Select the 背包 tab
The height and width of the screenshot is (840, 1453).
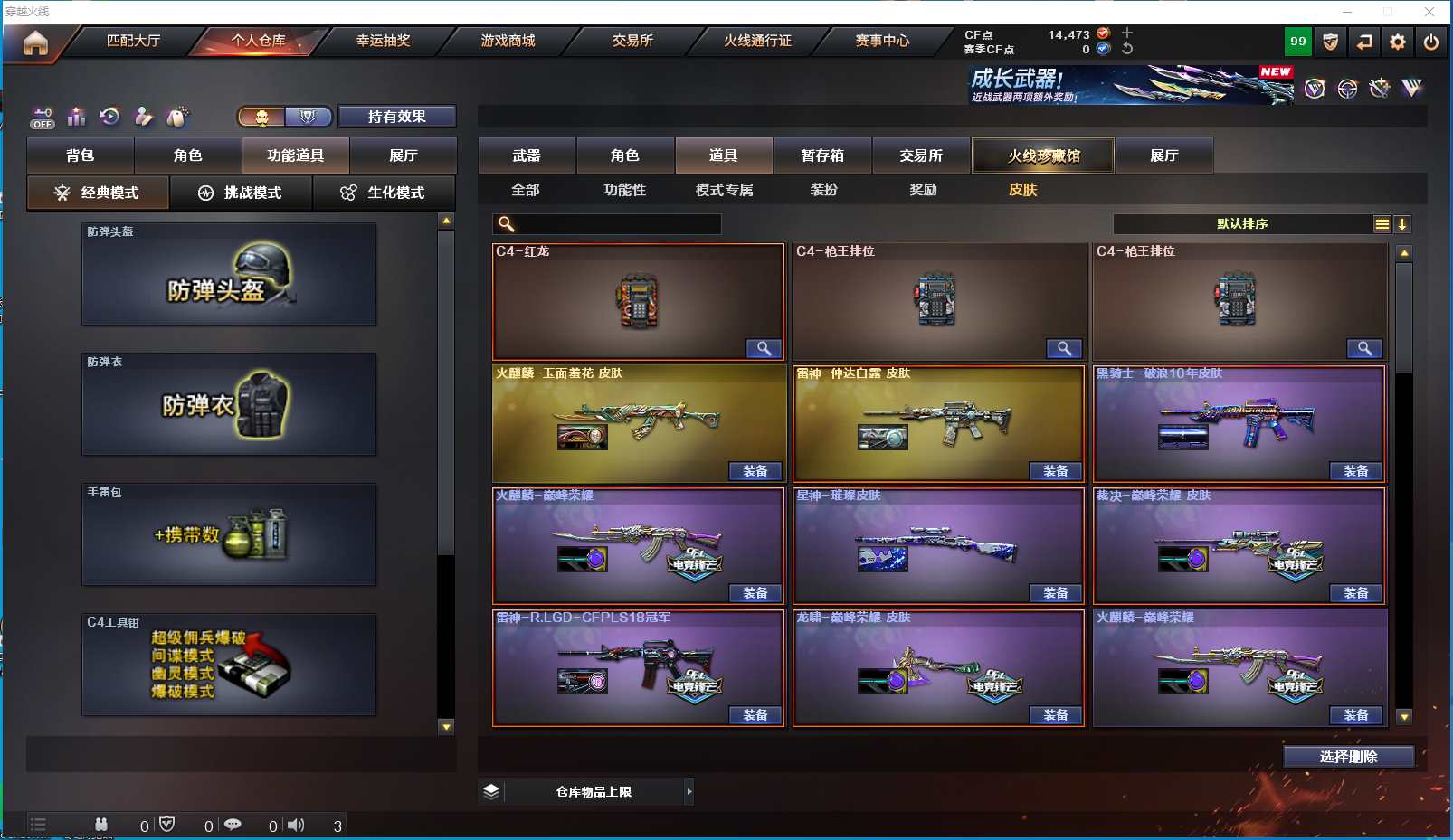[x=81, y=156]
